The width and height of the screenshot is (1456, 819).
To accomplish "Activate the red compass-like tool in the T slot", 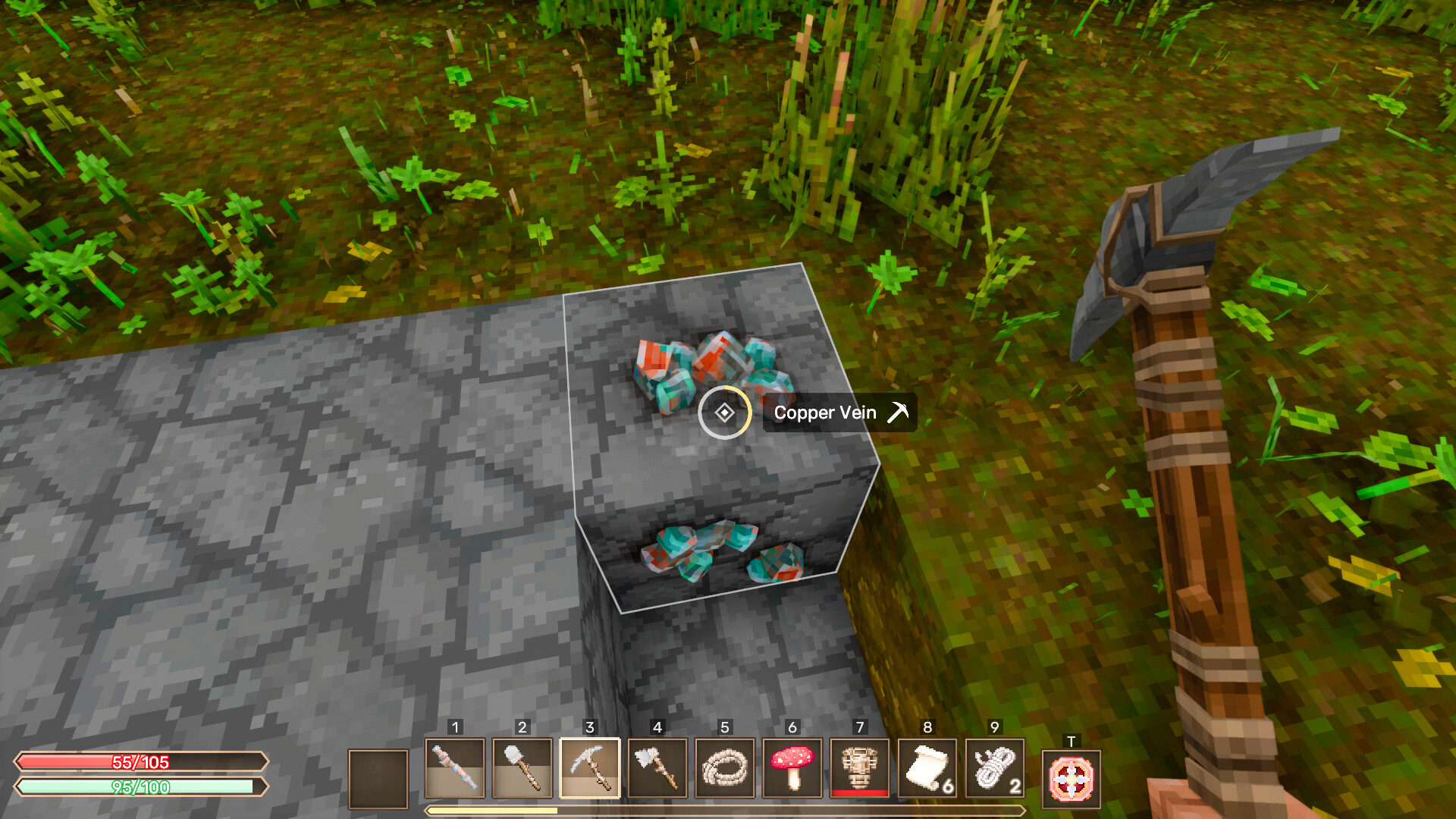I will tap(1071, 779).
